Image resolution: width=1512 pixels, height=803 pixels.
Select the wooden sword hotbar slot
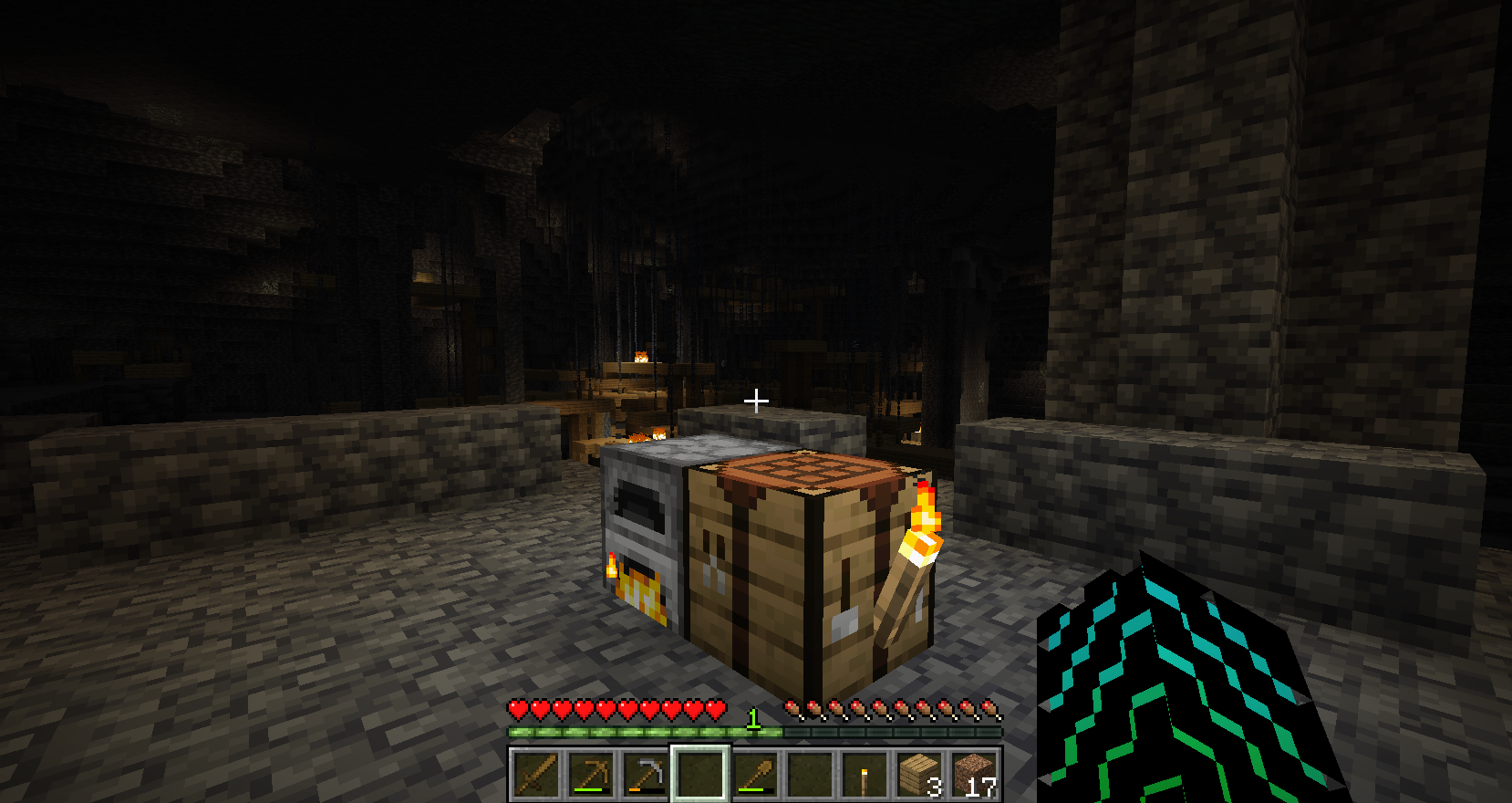(535, 774)
